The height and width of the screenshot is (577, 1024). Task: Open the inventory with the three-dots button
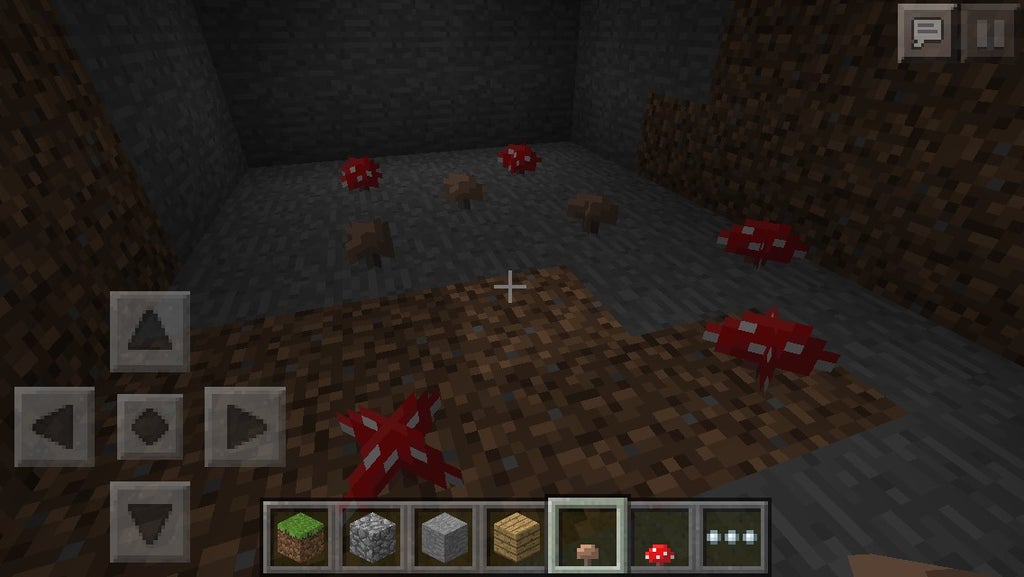pos(733,537)
